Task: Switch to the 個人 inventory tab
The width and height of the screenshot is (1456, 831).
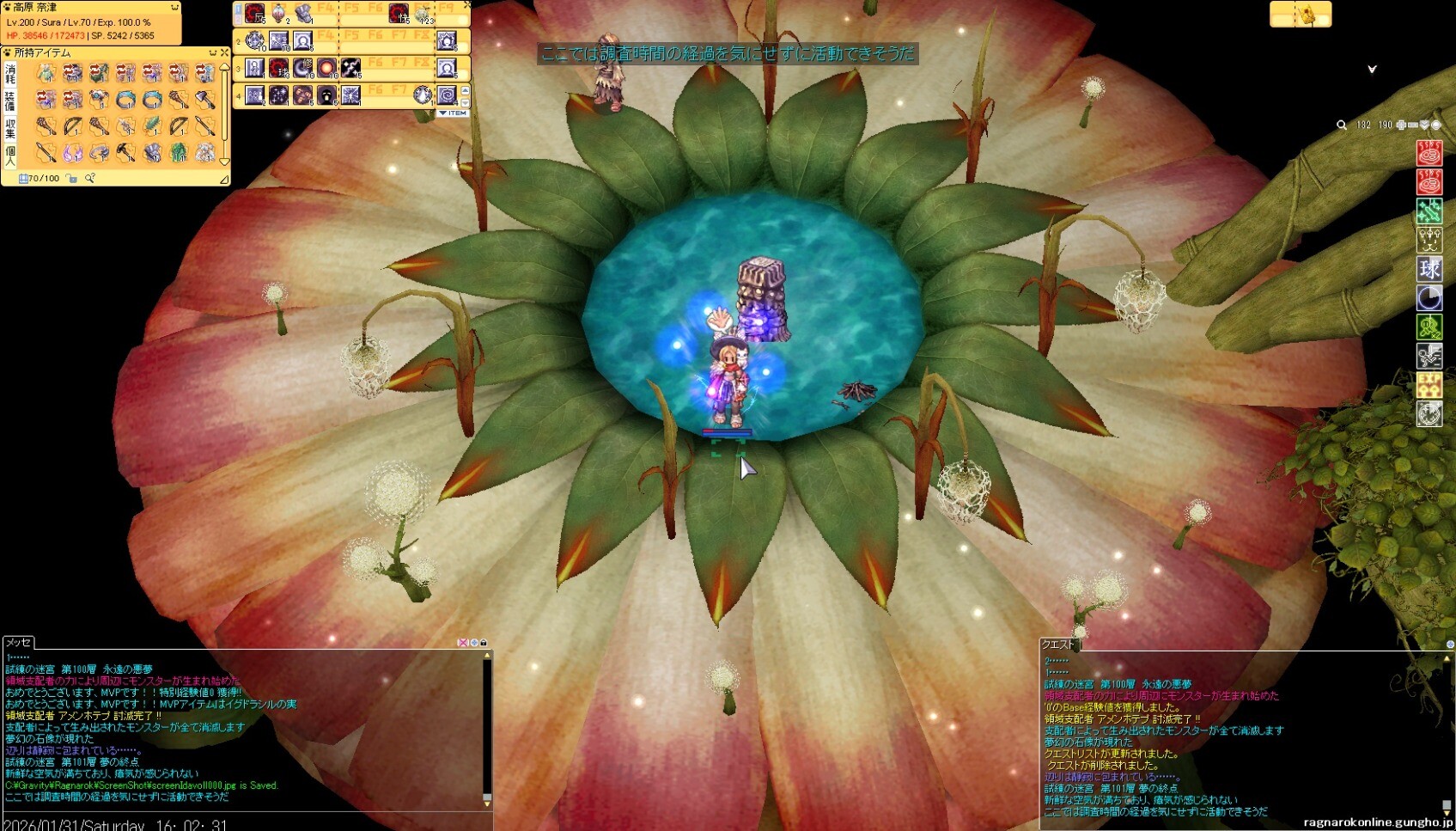Action: pos(10,155)
